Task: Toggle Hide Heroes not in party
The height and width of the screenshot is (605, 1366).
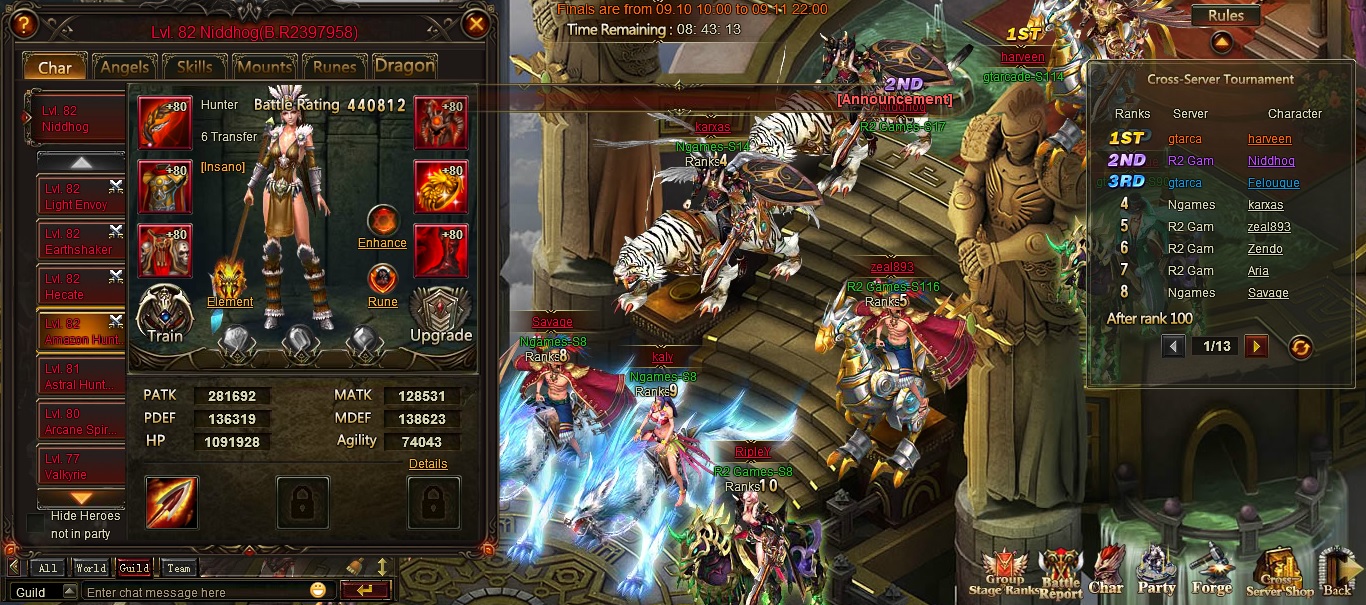Action: click(x=36, y=523)
